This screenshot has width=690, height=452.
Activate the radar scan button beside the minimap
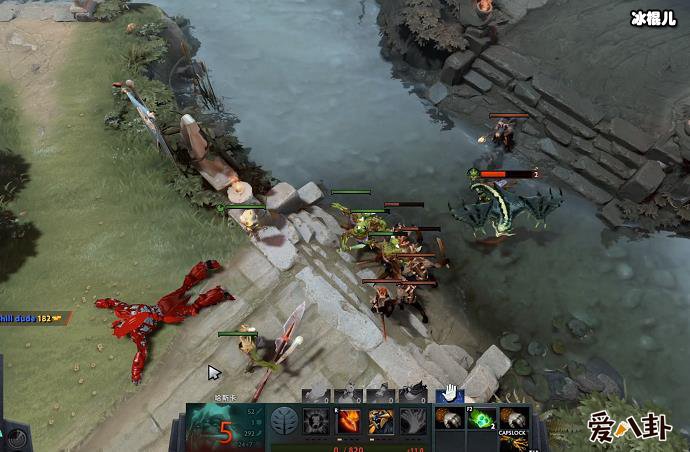[17, 437]
